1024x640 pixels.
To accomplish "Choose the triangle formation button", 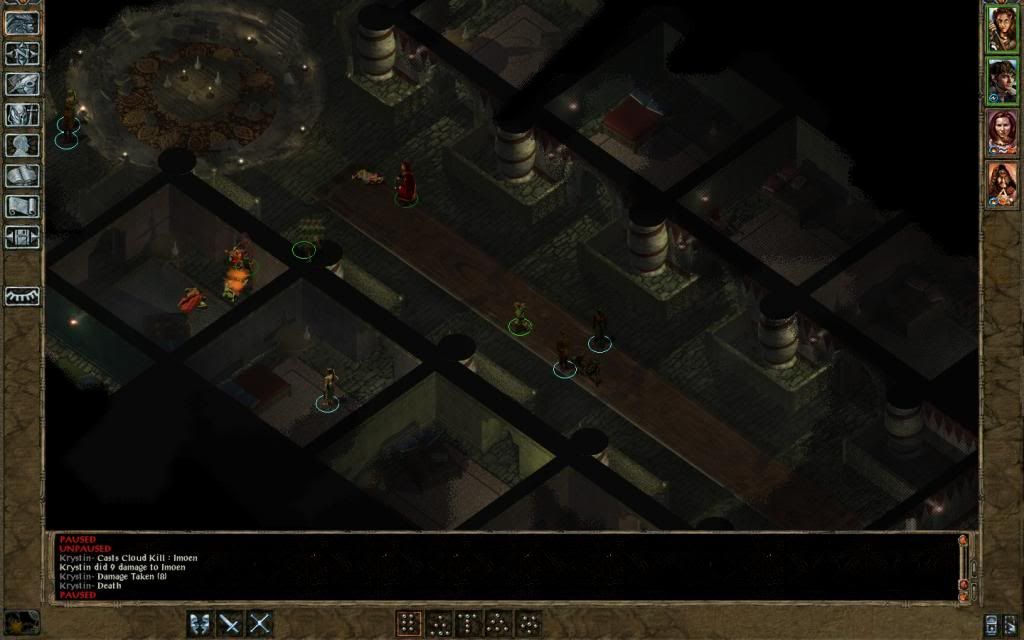I will pos(498,623).
